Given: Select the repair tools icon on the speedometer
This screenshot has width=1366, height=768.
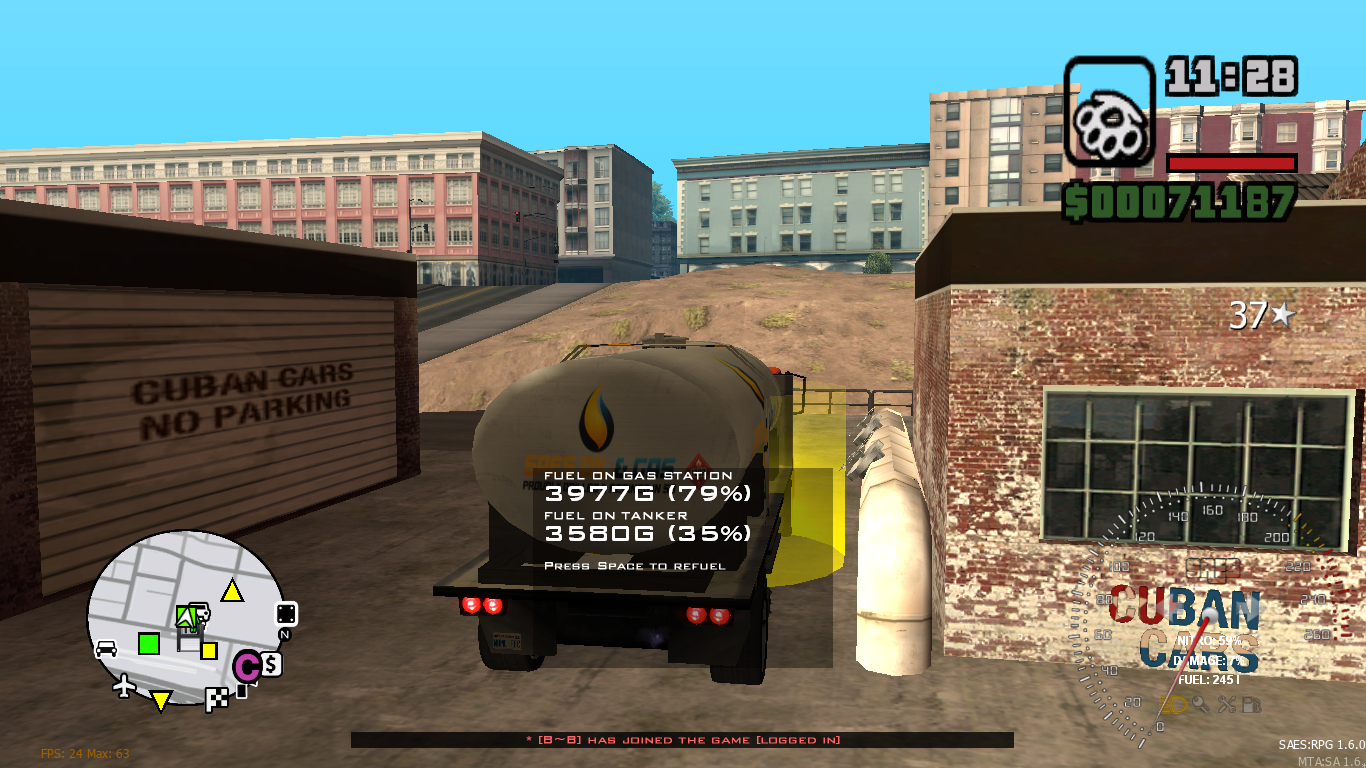Looking at the screenshot, I should pyautogui.click(x=1227, y=704).
